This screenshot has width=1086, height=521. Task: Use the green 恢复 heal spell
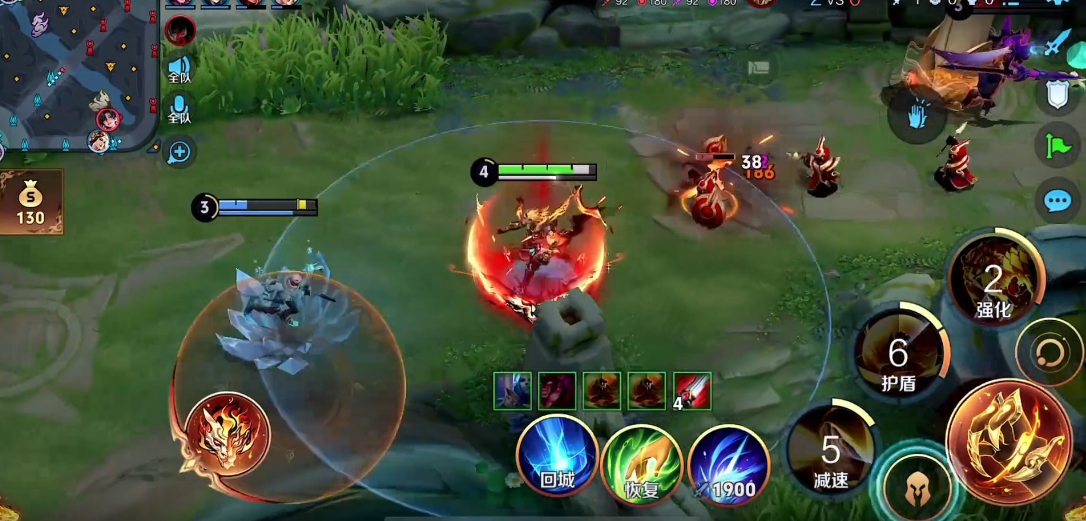642,464
